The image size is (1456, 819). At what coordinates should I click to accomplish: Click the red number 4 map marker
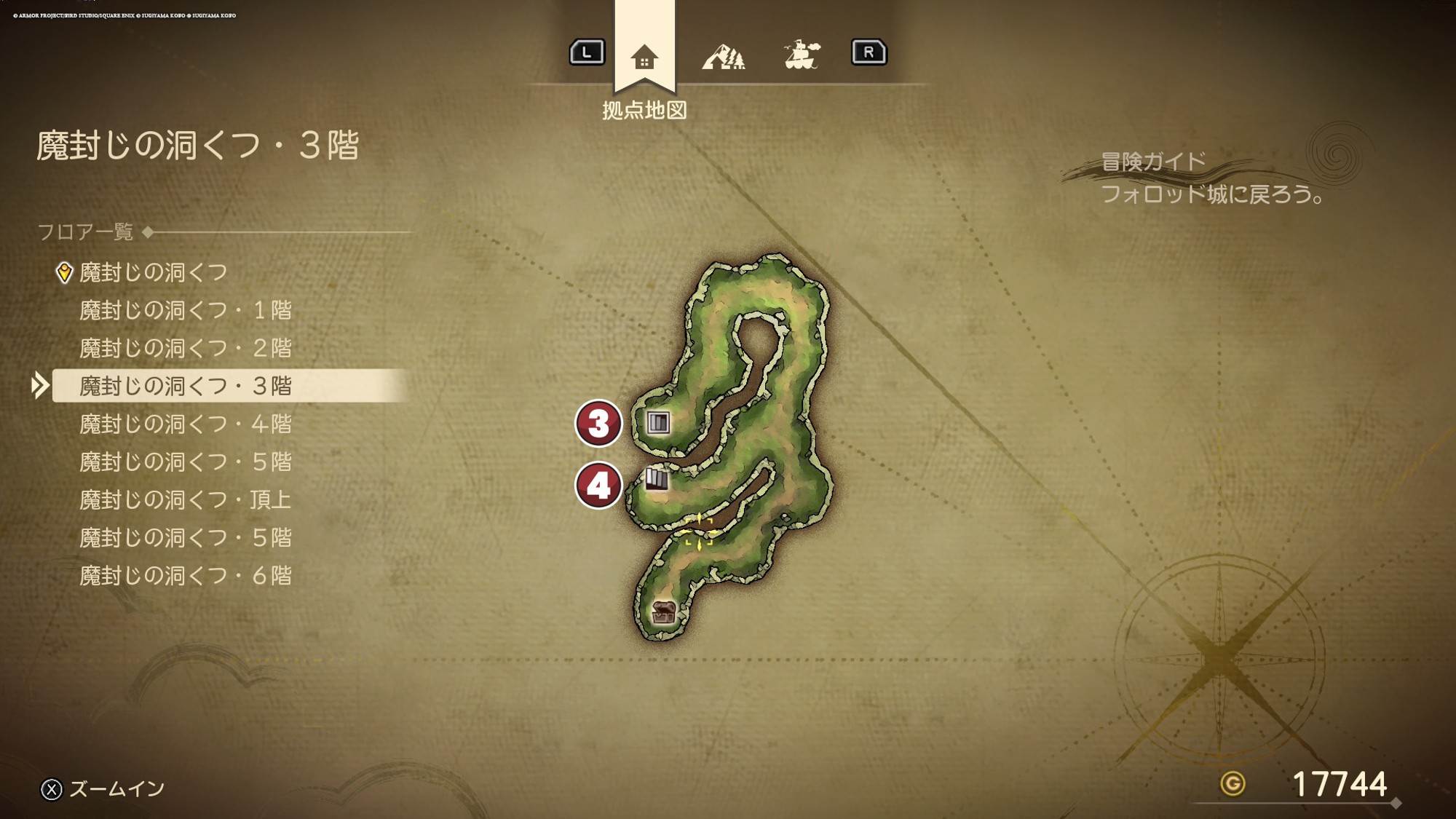pyautogui.click(x=598, y=486)
